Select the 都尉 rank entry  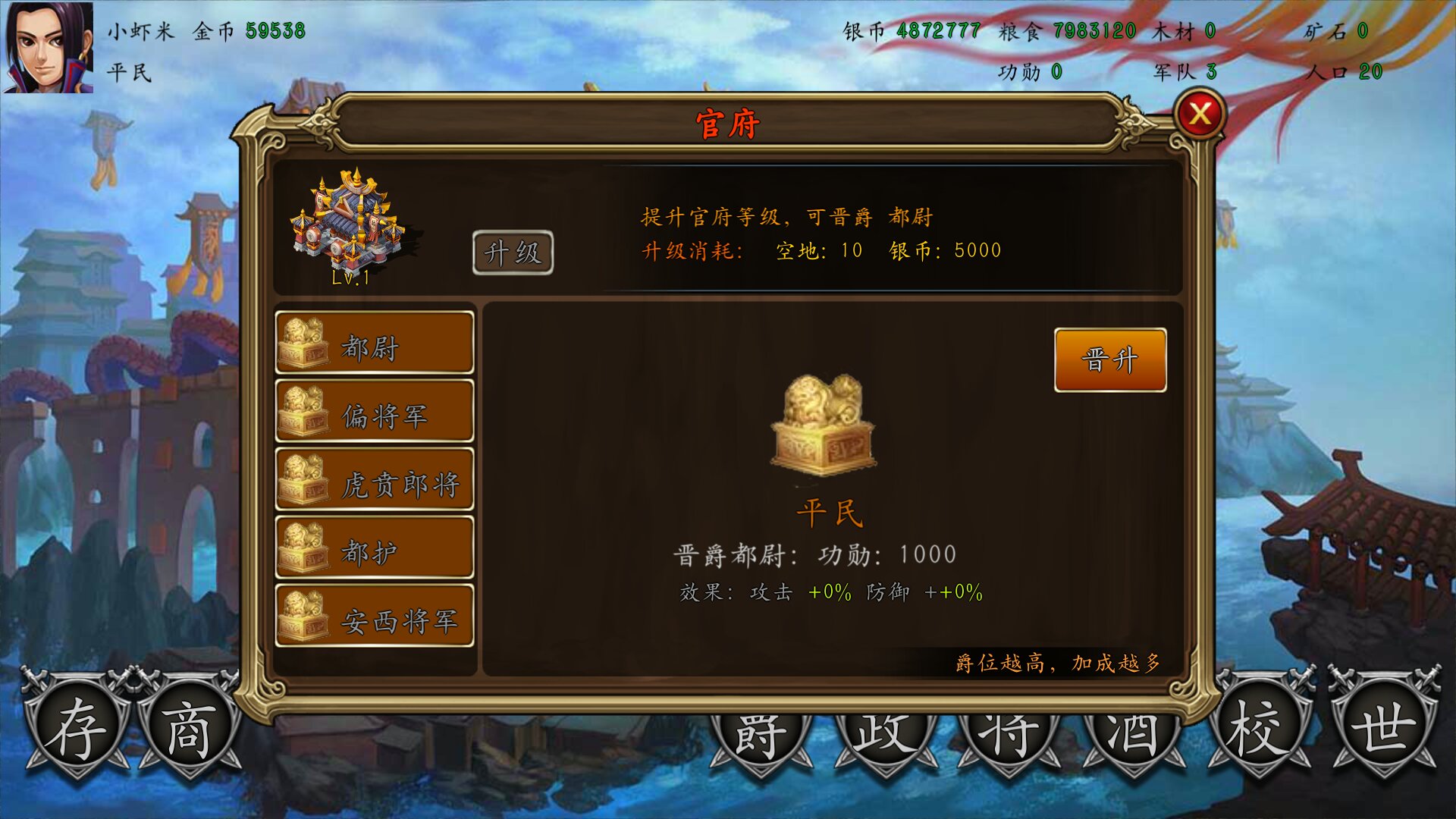point(375,341)
